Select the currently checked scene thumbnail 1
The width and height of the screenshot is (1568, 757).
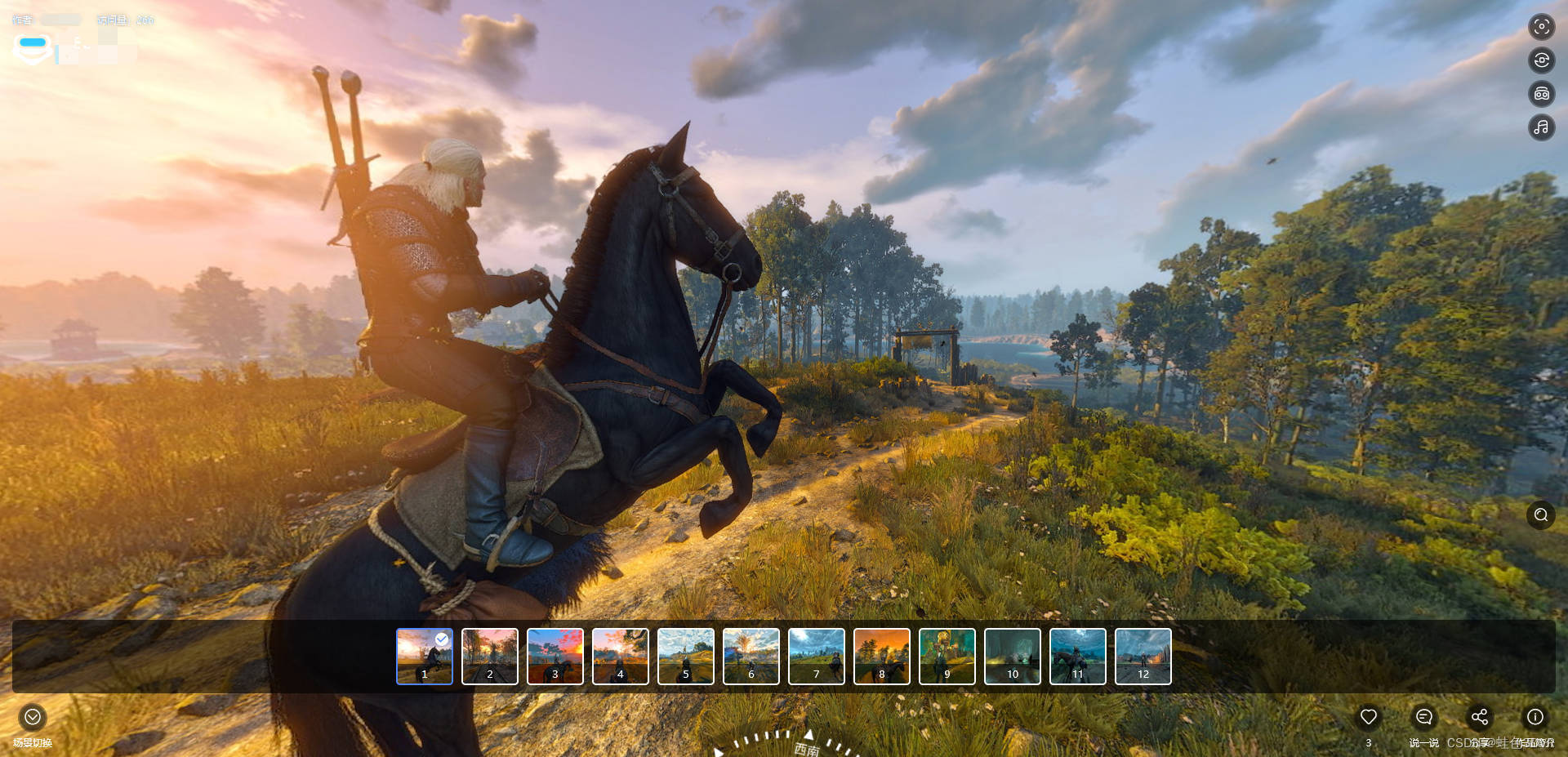tap(425, 656)
